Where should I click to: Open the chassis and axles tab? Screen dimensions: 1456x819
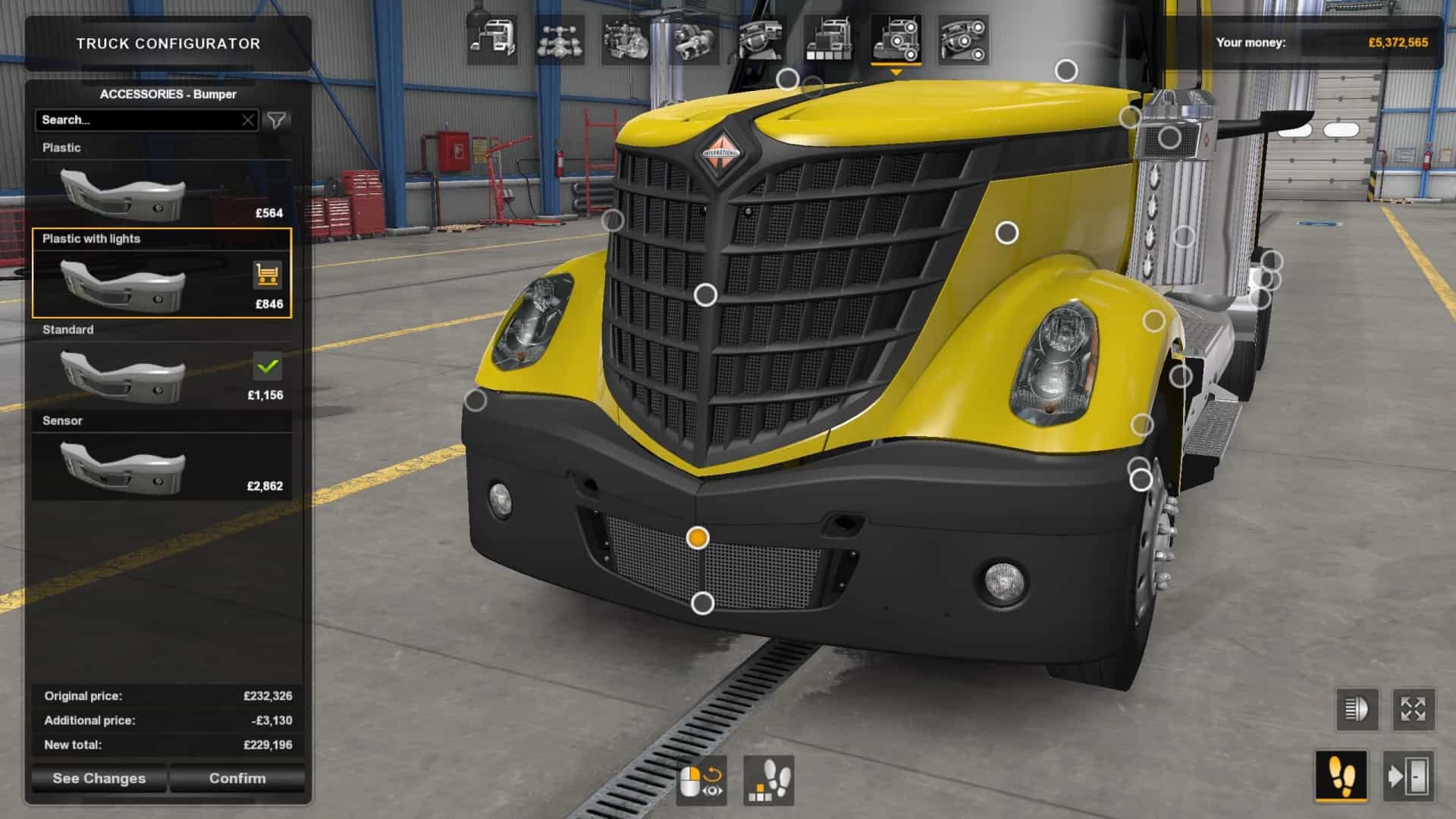point(559,39)
